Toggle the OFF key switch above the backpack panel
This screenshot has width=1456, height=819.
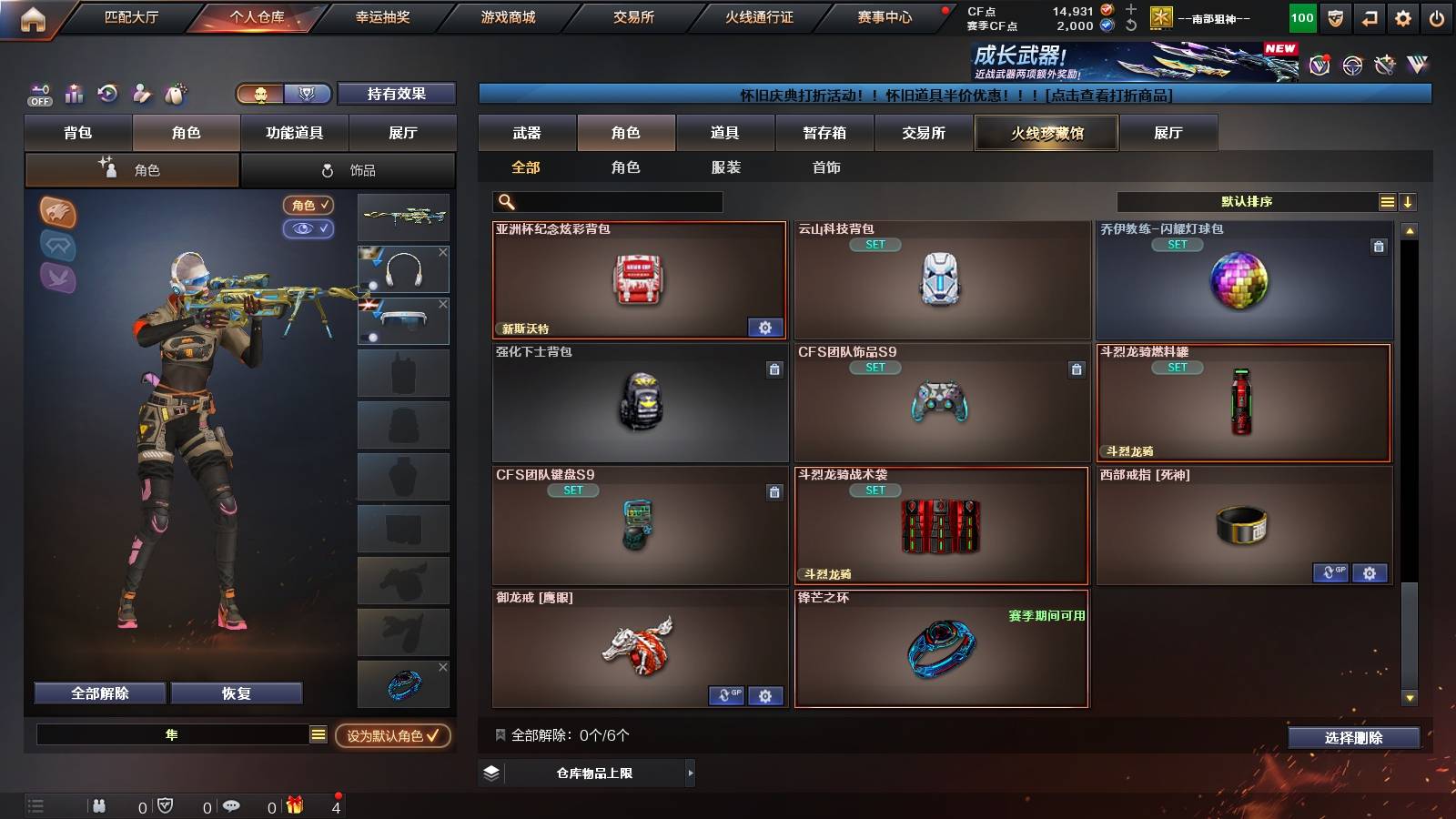40,95
